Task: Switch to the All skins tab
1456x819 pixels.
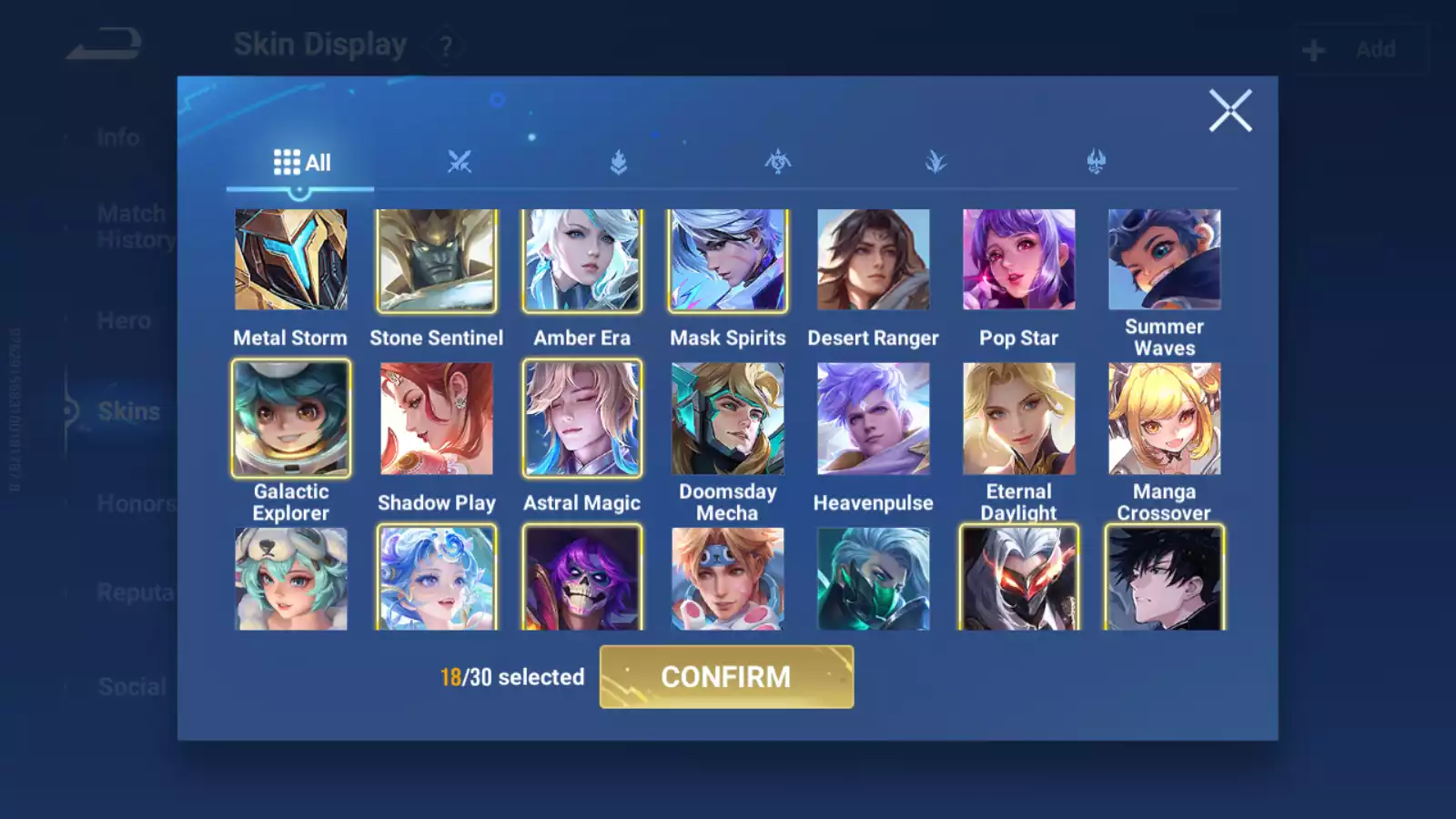Action: (x=301, y=163)
